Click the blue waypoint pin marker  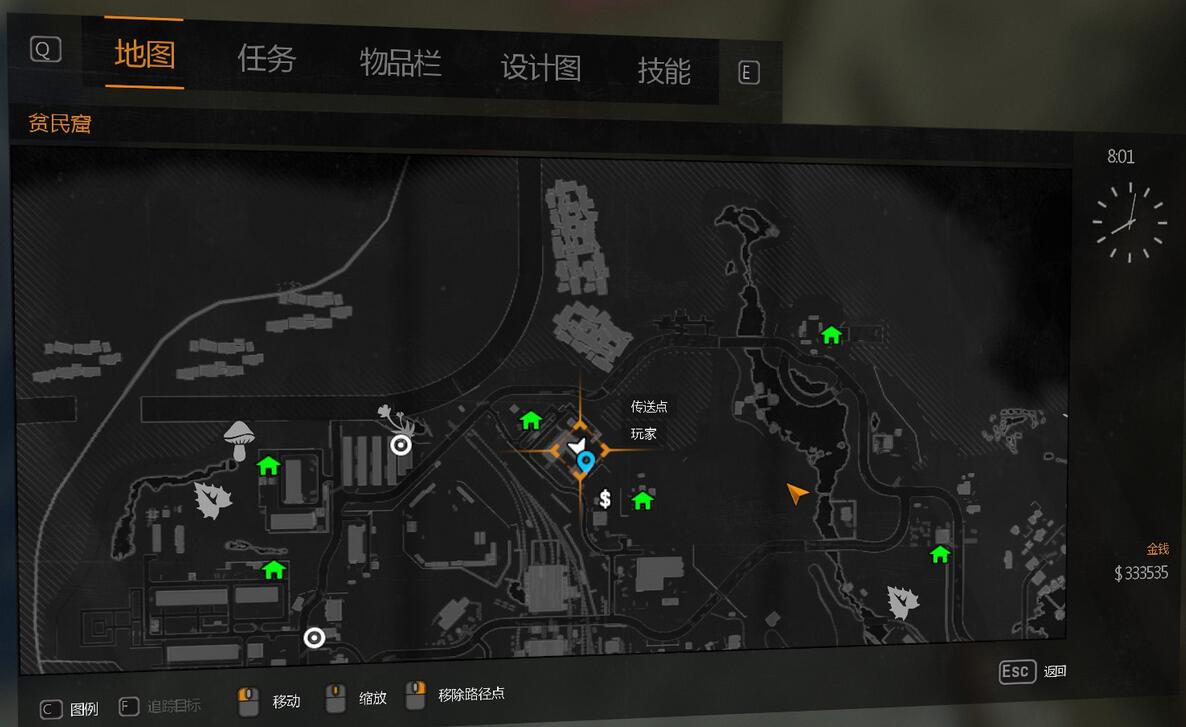click(587, 462)
